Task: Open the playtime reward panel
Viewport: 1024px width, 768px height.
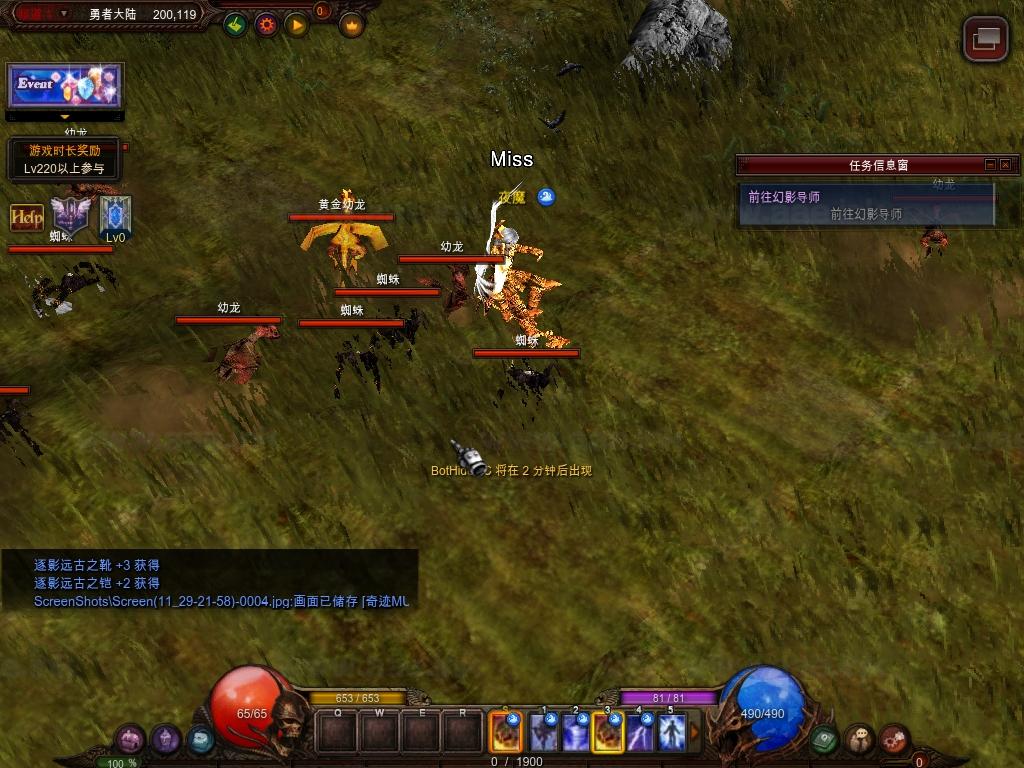Action: click(x=64, y=159)
